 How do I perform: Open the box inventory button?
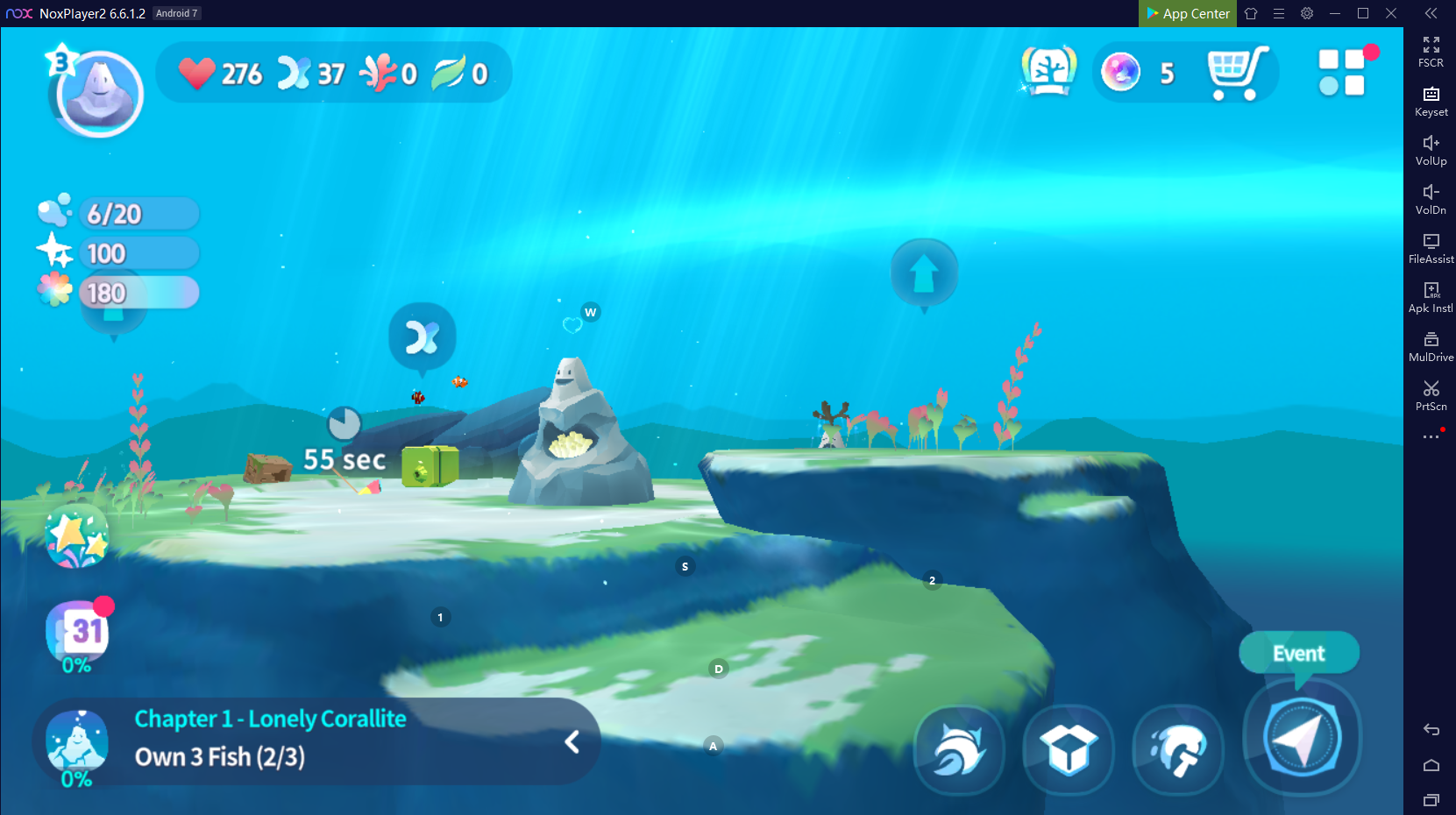click(x=1069, y=749)
